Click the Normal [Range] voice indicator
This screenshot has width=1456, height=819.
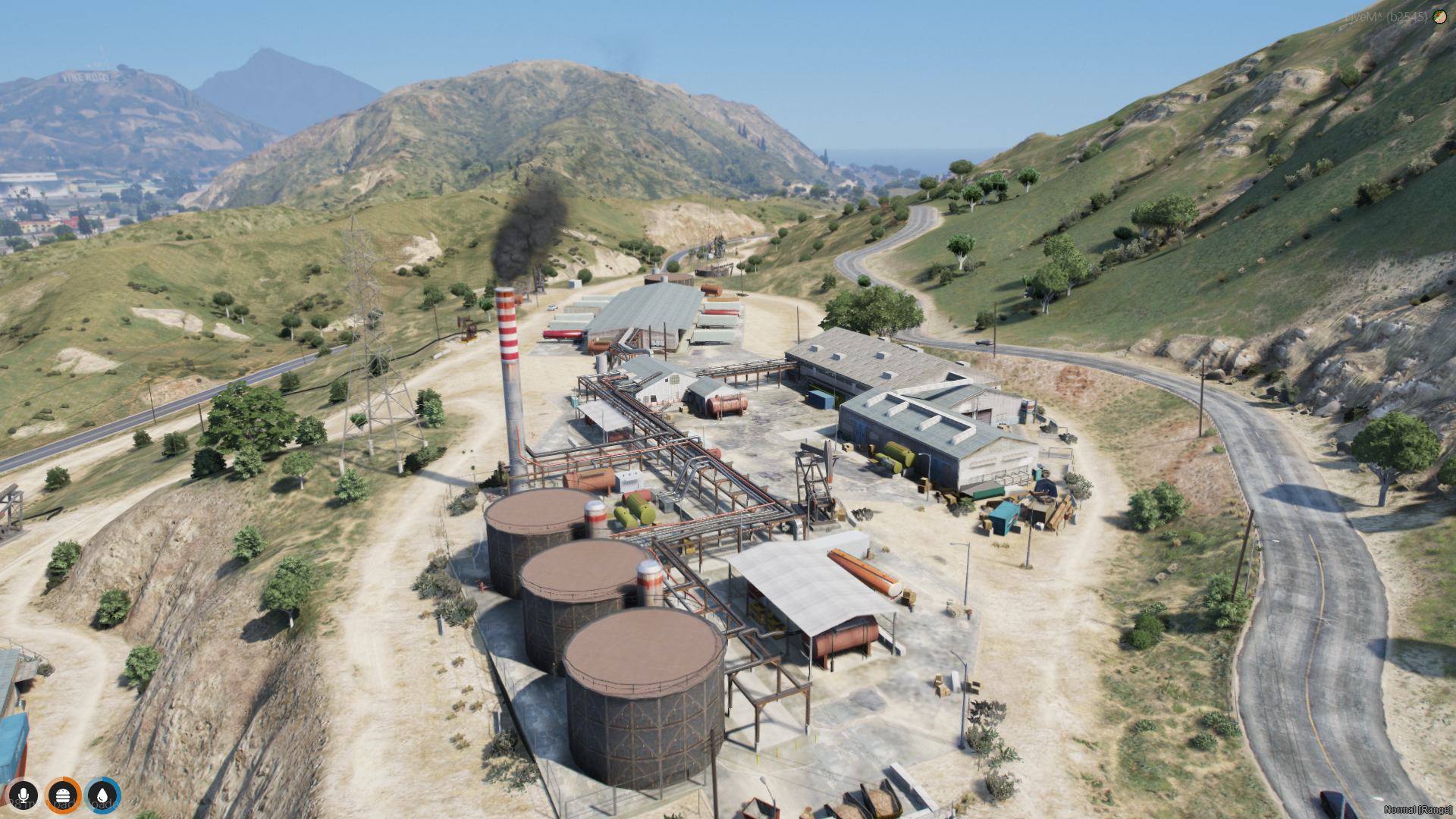[1417, 810]
